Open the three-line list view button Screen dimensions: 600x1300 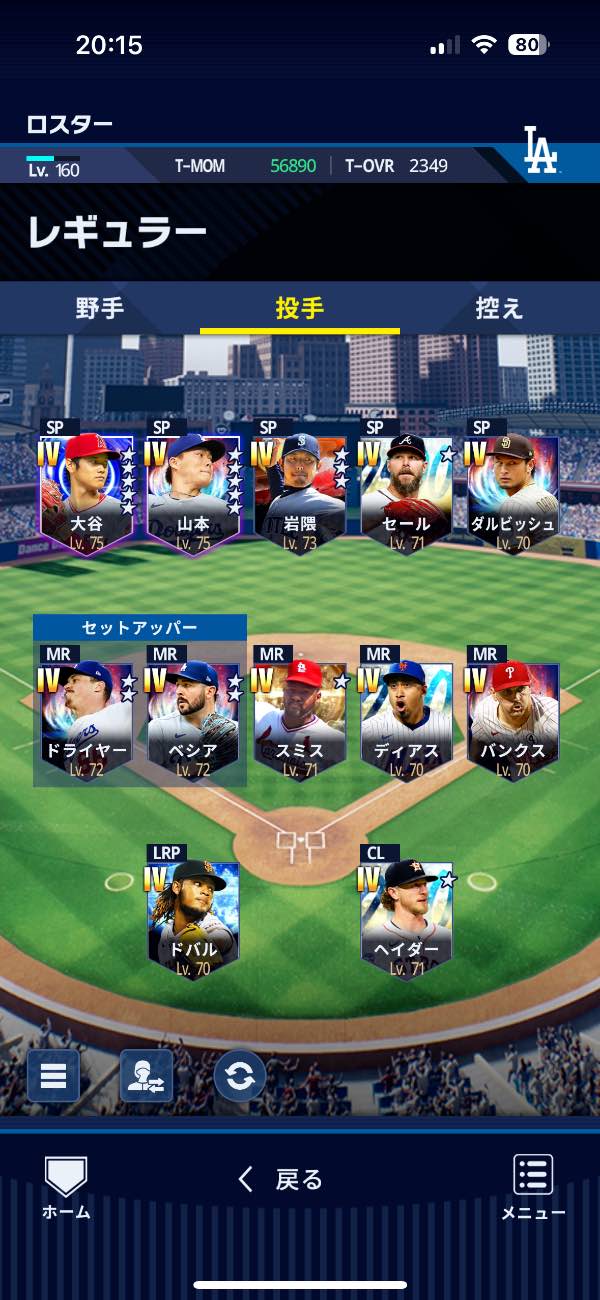tap(53, 1076)
